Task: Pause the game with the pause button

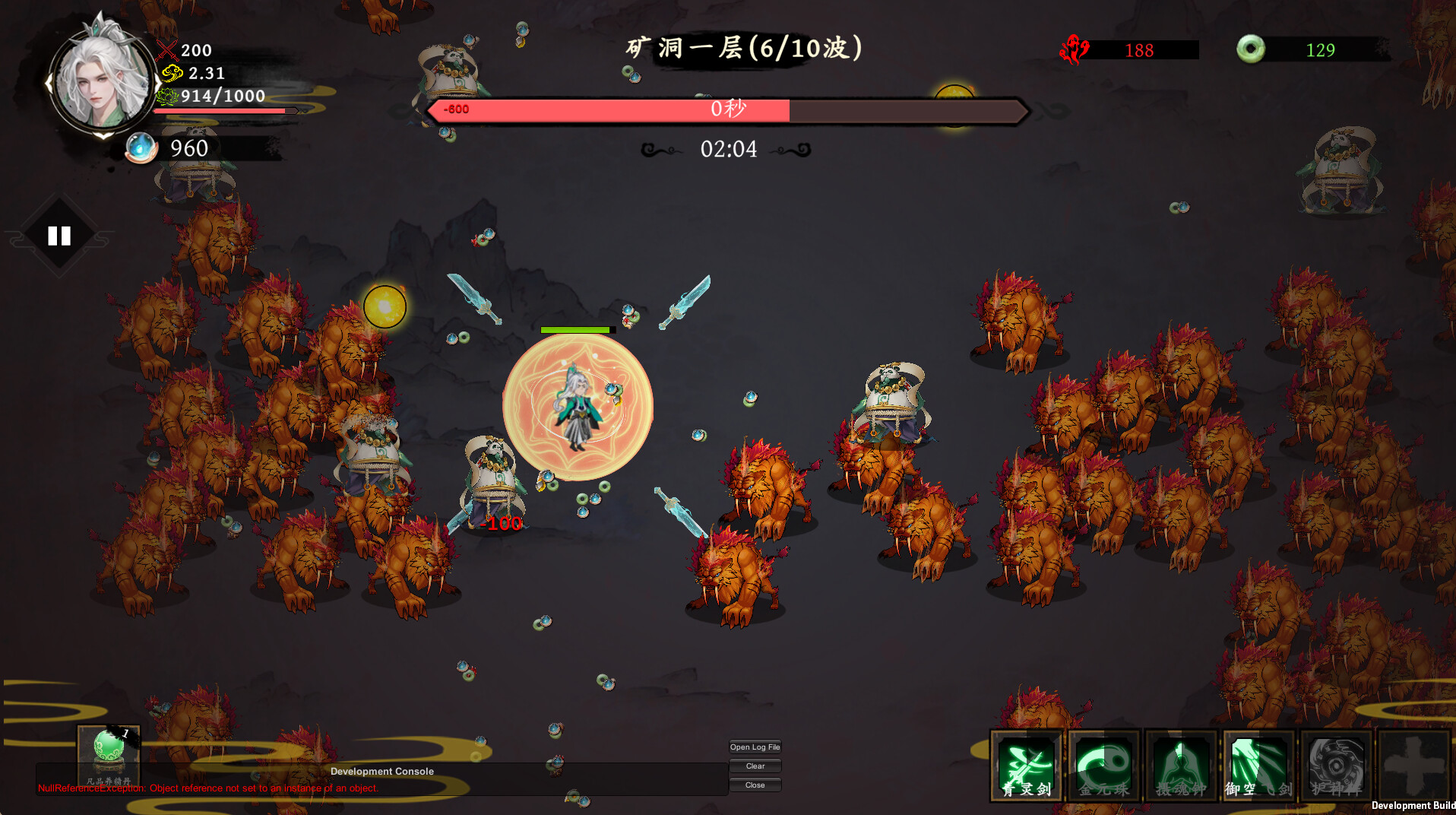Action: click(x=59, y=236)
